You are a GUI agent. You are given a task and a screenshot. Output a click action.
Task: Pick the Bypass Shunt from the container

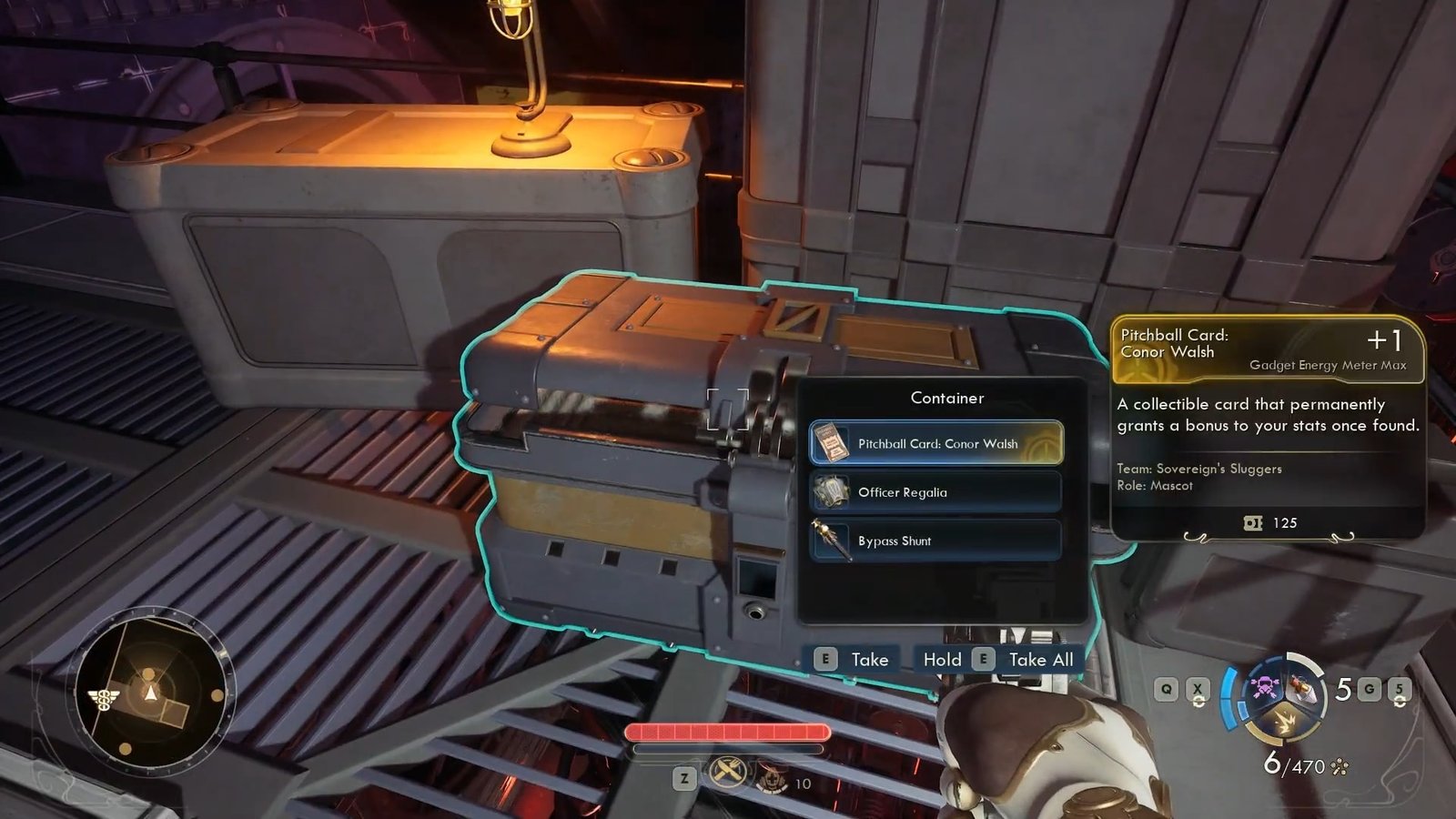click(935, 541)
